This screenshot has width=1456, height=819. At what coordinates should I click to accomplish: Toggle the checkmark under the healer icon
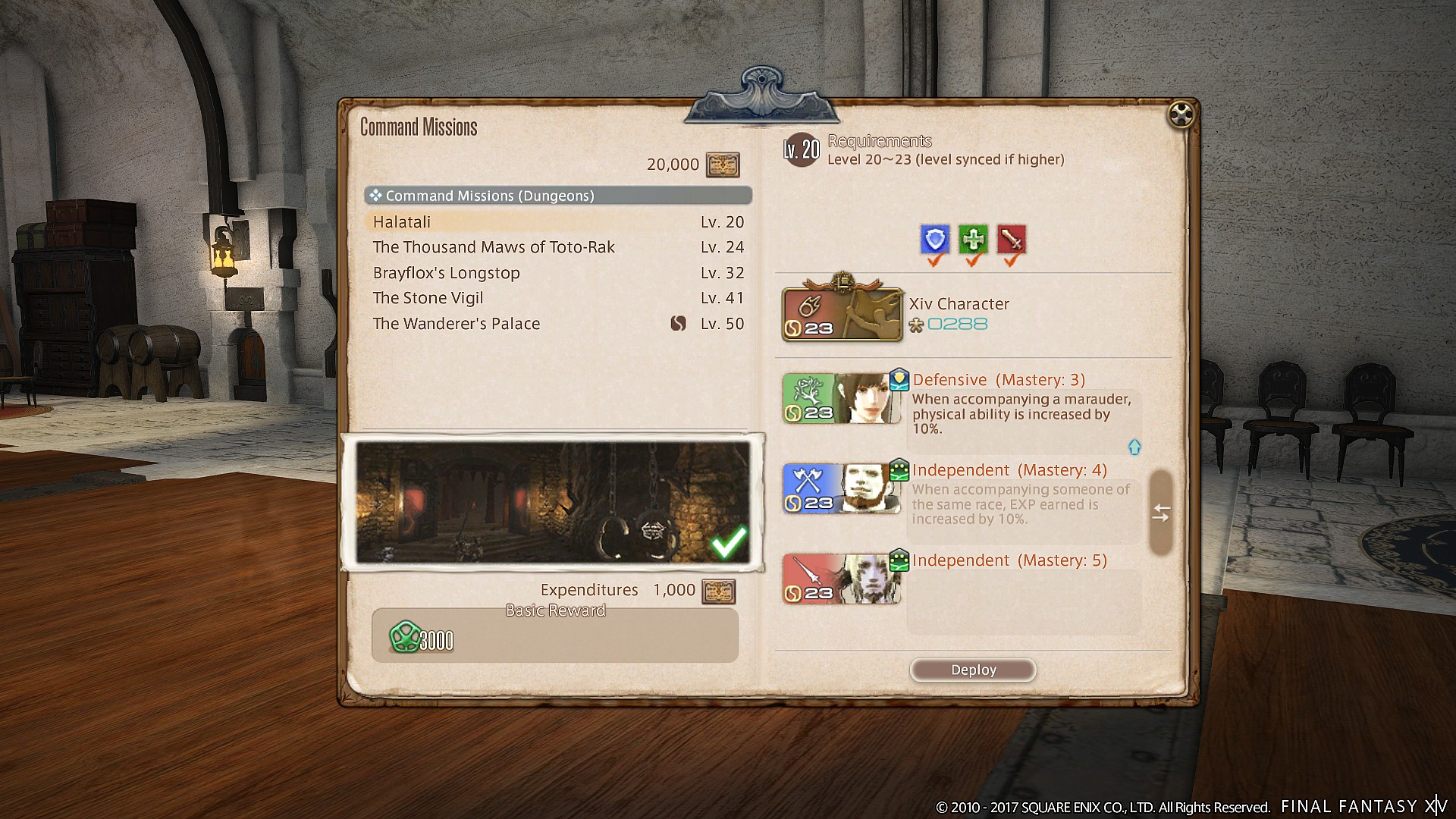973,260
